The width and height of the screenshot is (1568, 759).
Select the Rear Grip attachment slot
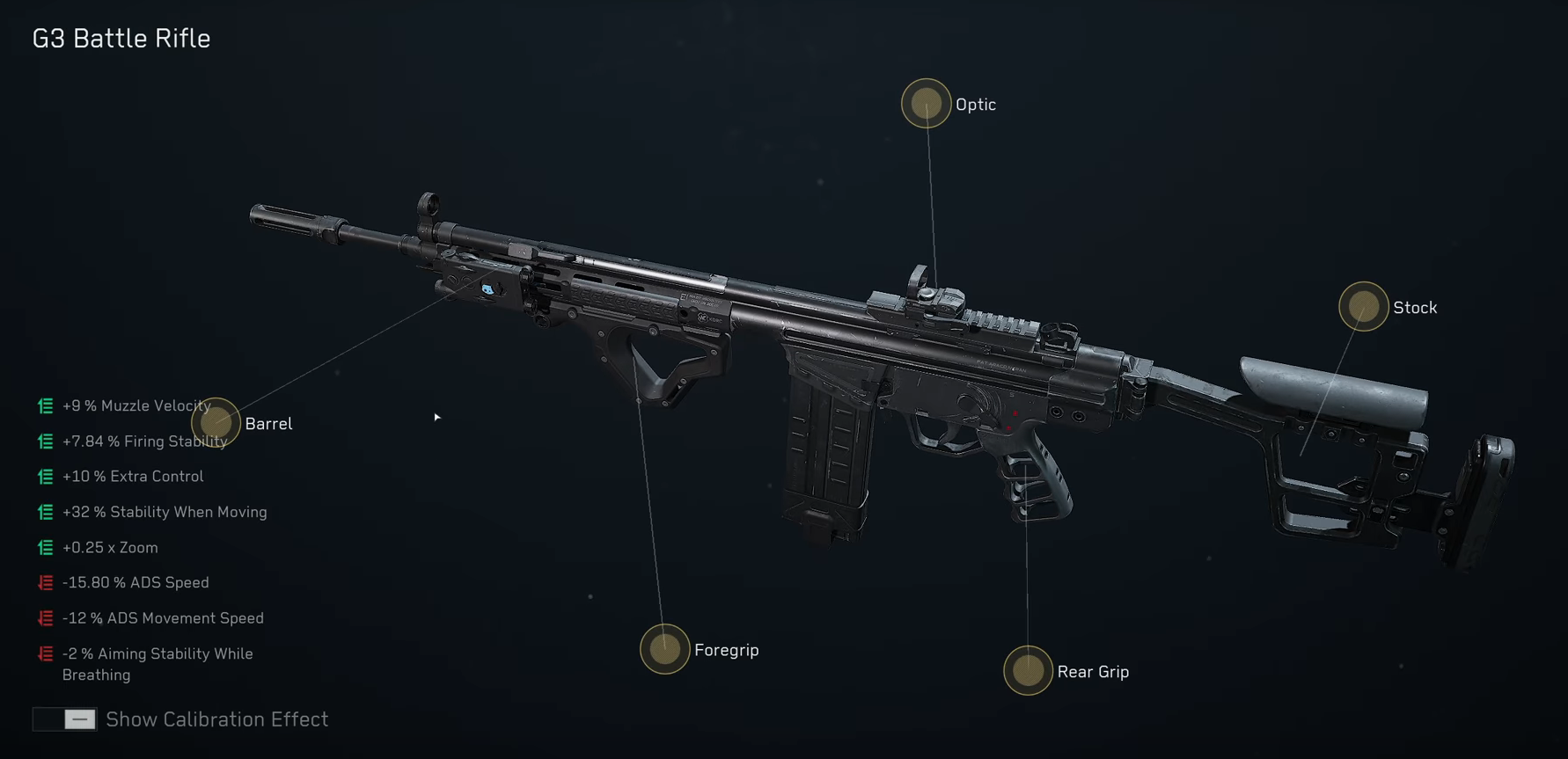point(1027,670)
